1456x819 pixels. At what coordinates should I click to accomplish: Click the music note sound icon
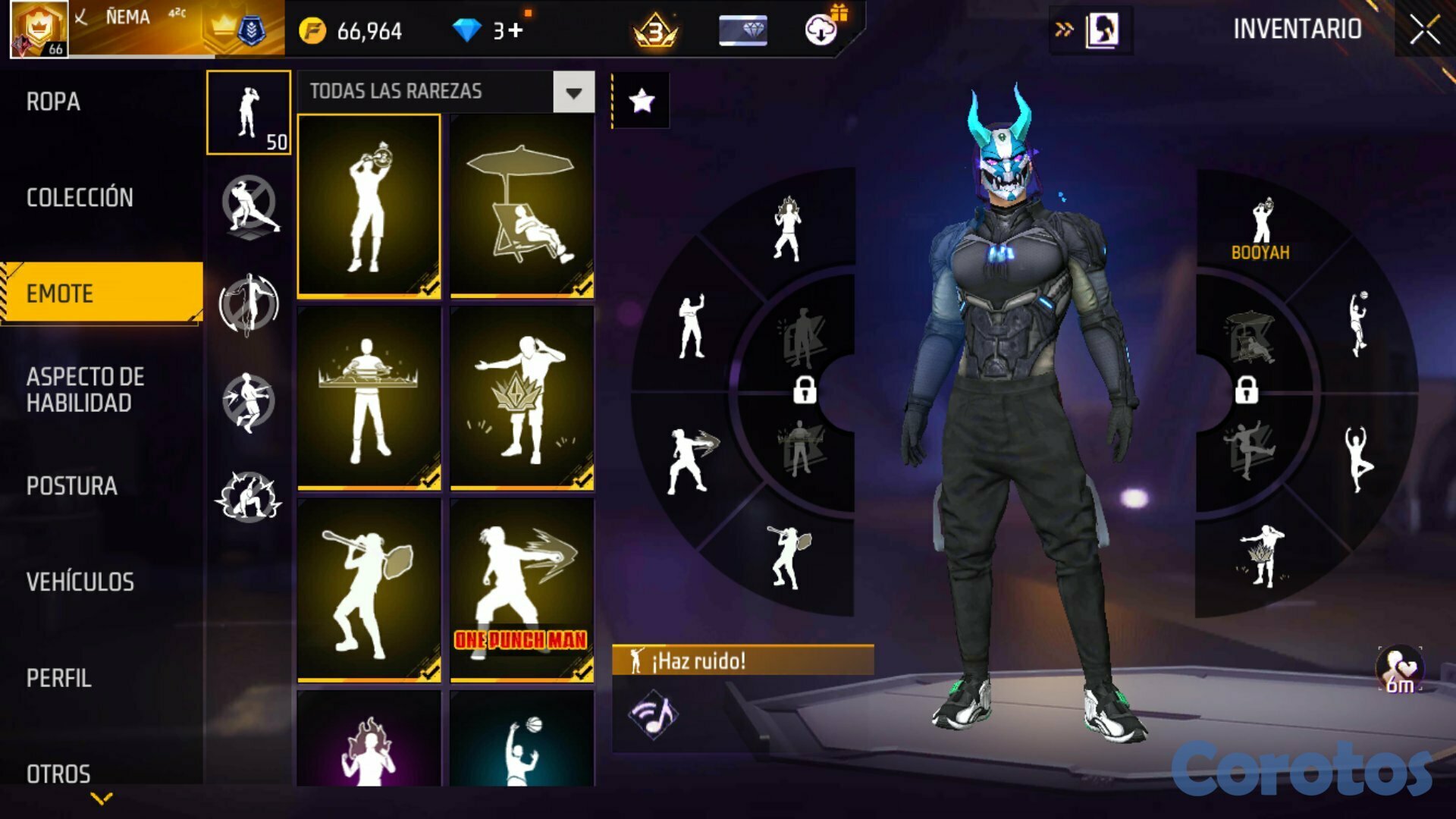(x=653, y=714)
